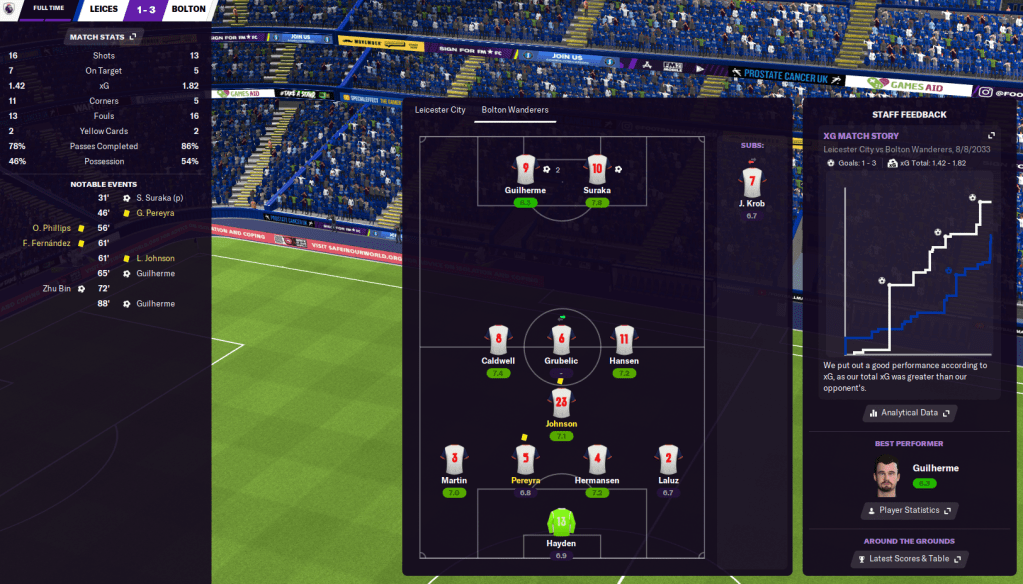The height and width of the screenshot is (584, 1023).
Task: Expand the xG Match Story panel
Action: (991, 135)
